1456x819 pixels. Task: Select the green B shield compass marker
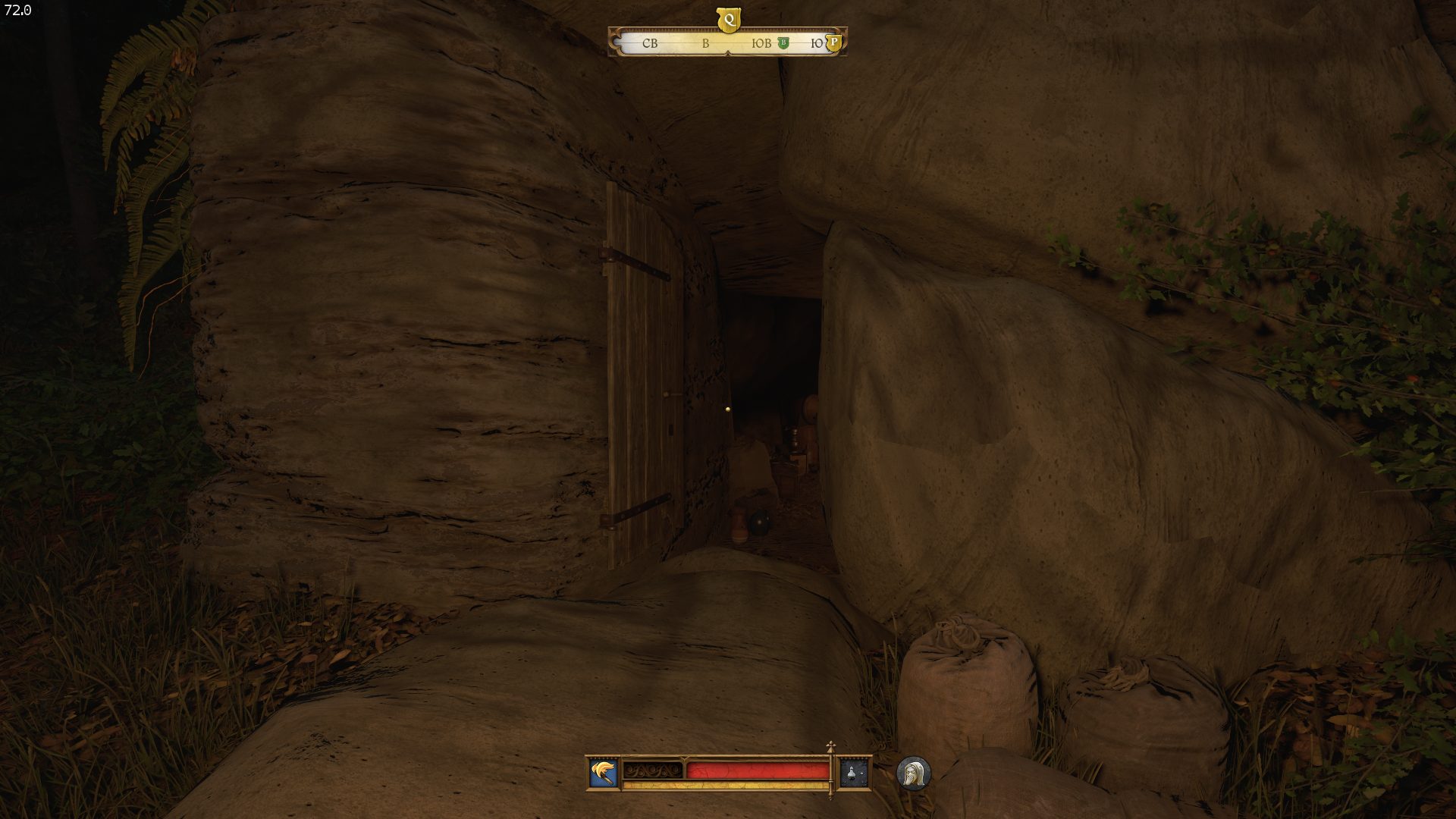click(783, 43)
